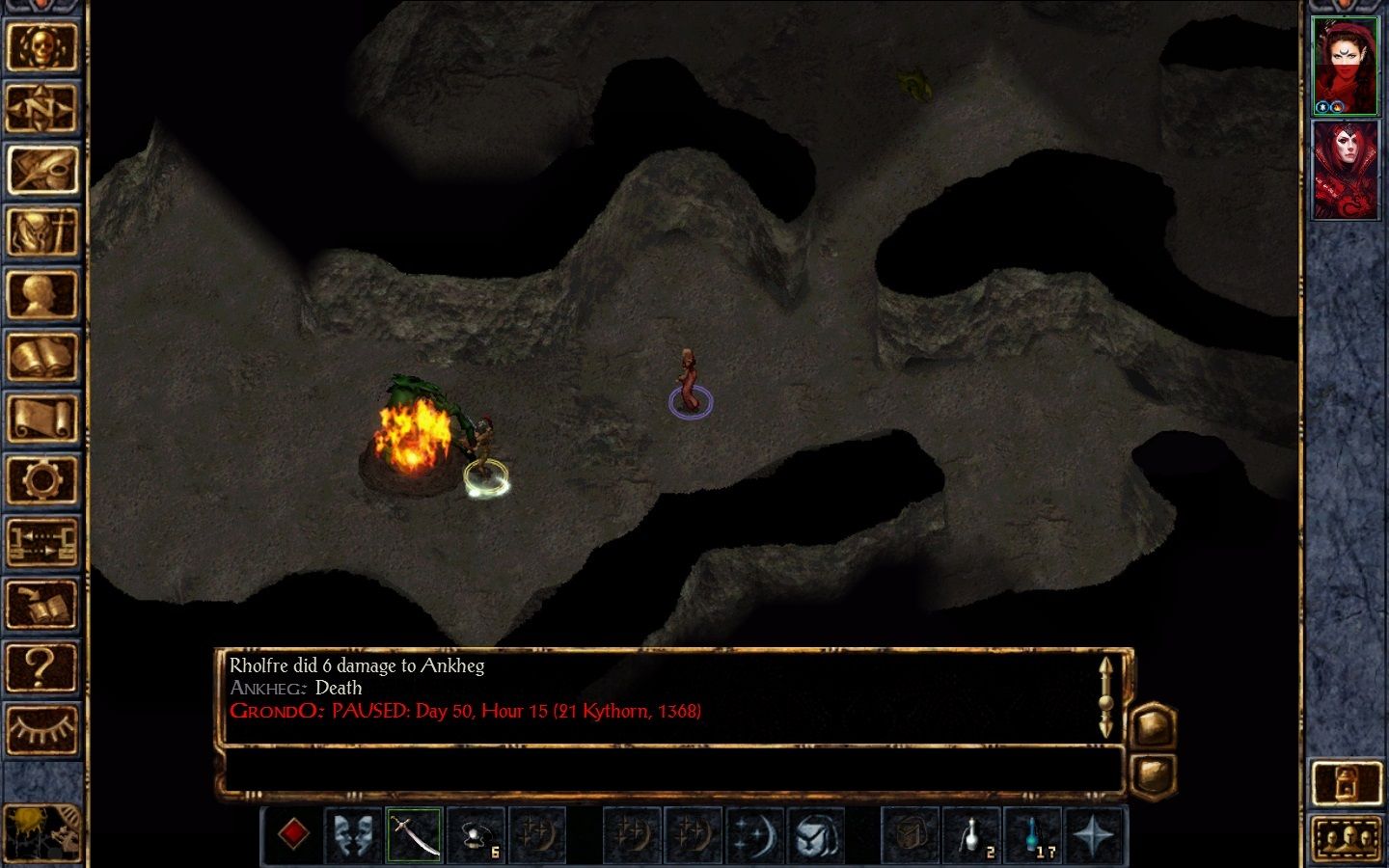1389x868 pixels.
Task: Click the quick save book icon
Action: point(41,606)
